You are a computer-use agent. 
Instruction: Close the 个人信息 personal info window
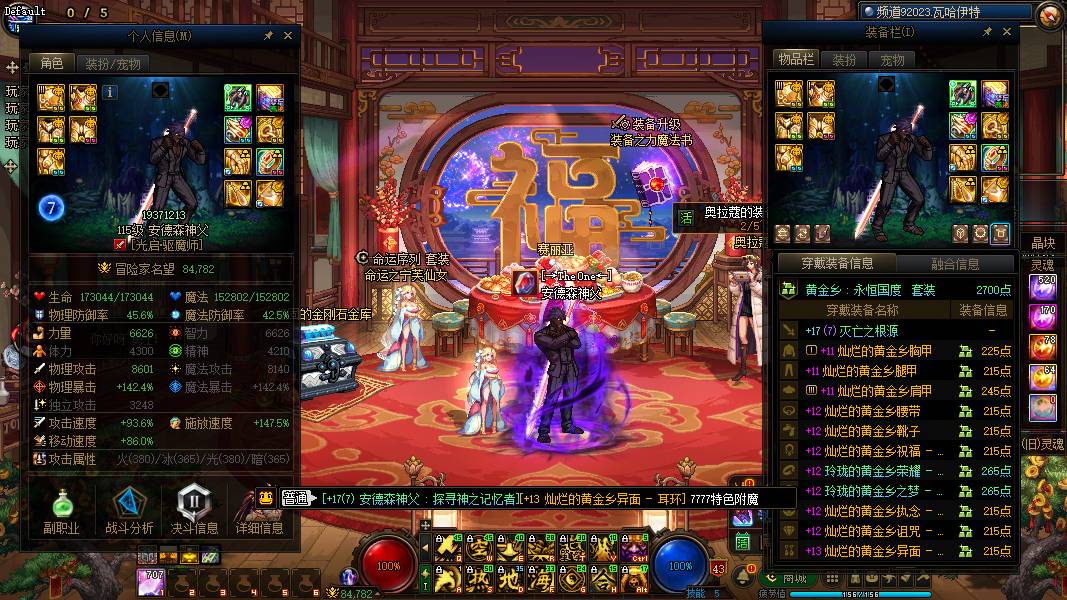[288, 35]
